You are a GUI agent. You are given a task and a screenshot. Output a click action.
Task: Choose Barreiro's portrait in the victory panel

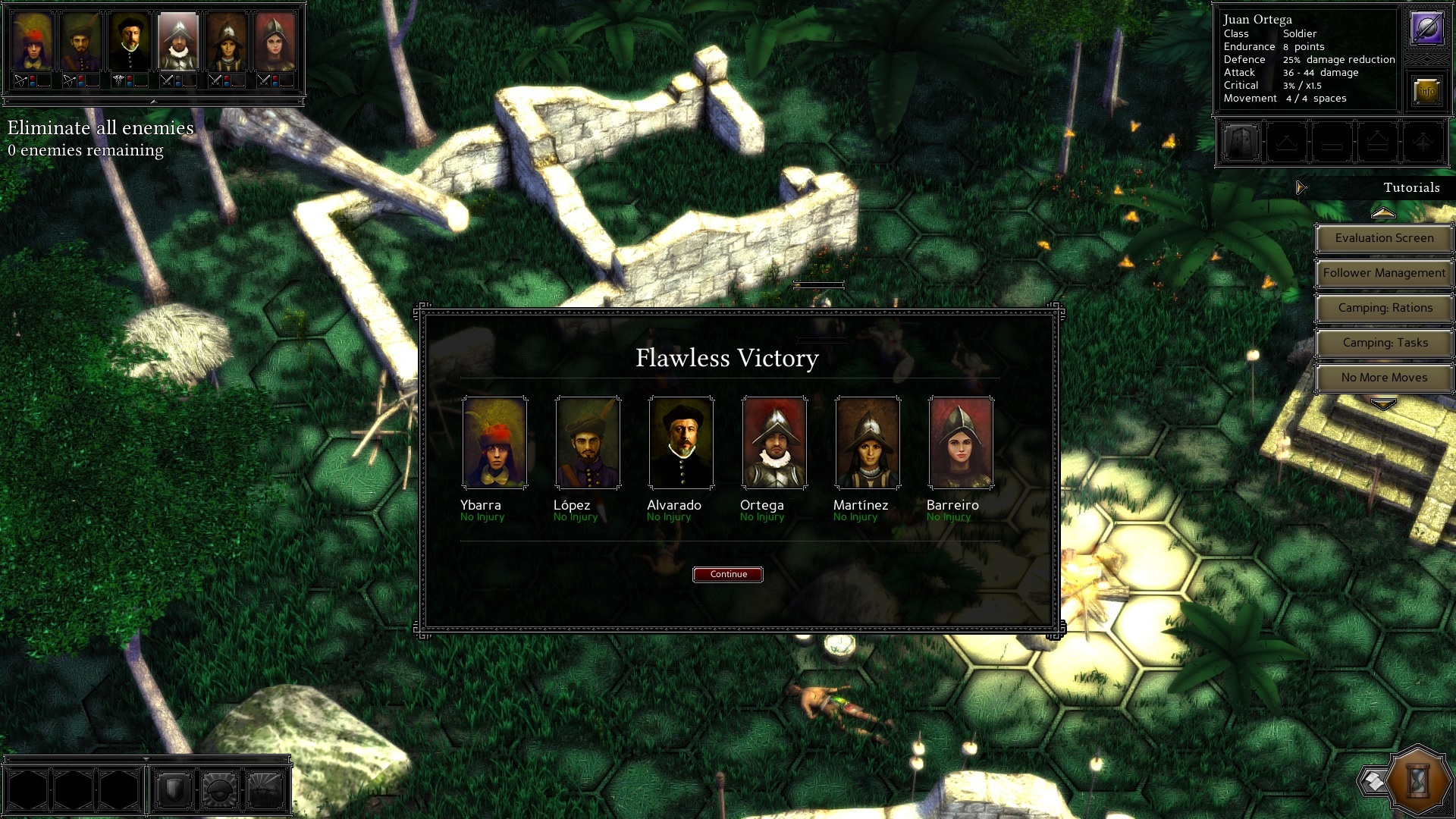[961, 443]
